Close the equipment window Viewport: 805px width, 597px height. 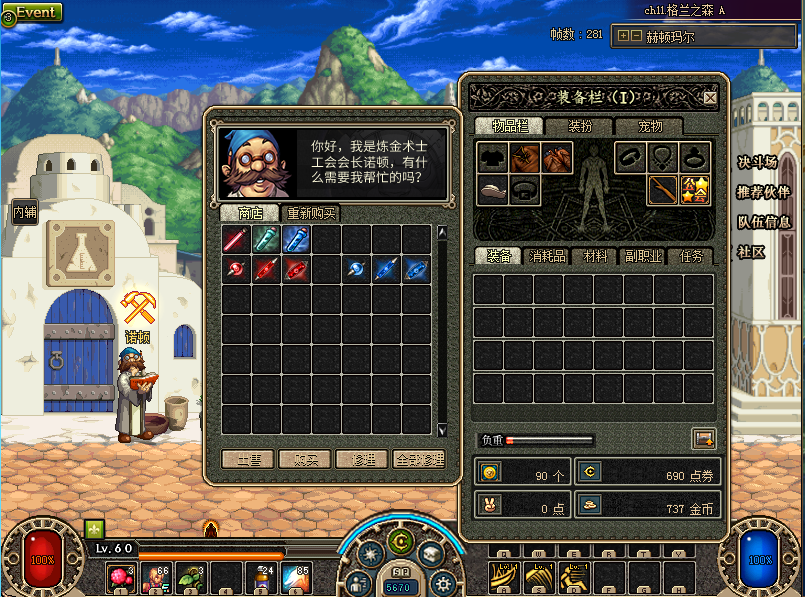(x=710, y=98)
